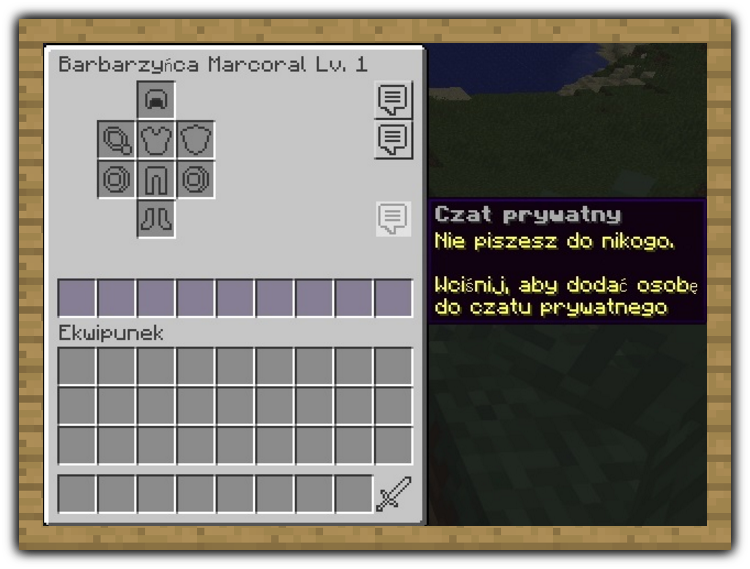The image size is (750, 569).
Task: Click the sword weapon slot icon
Action: [393, 494]
